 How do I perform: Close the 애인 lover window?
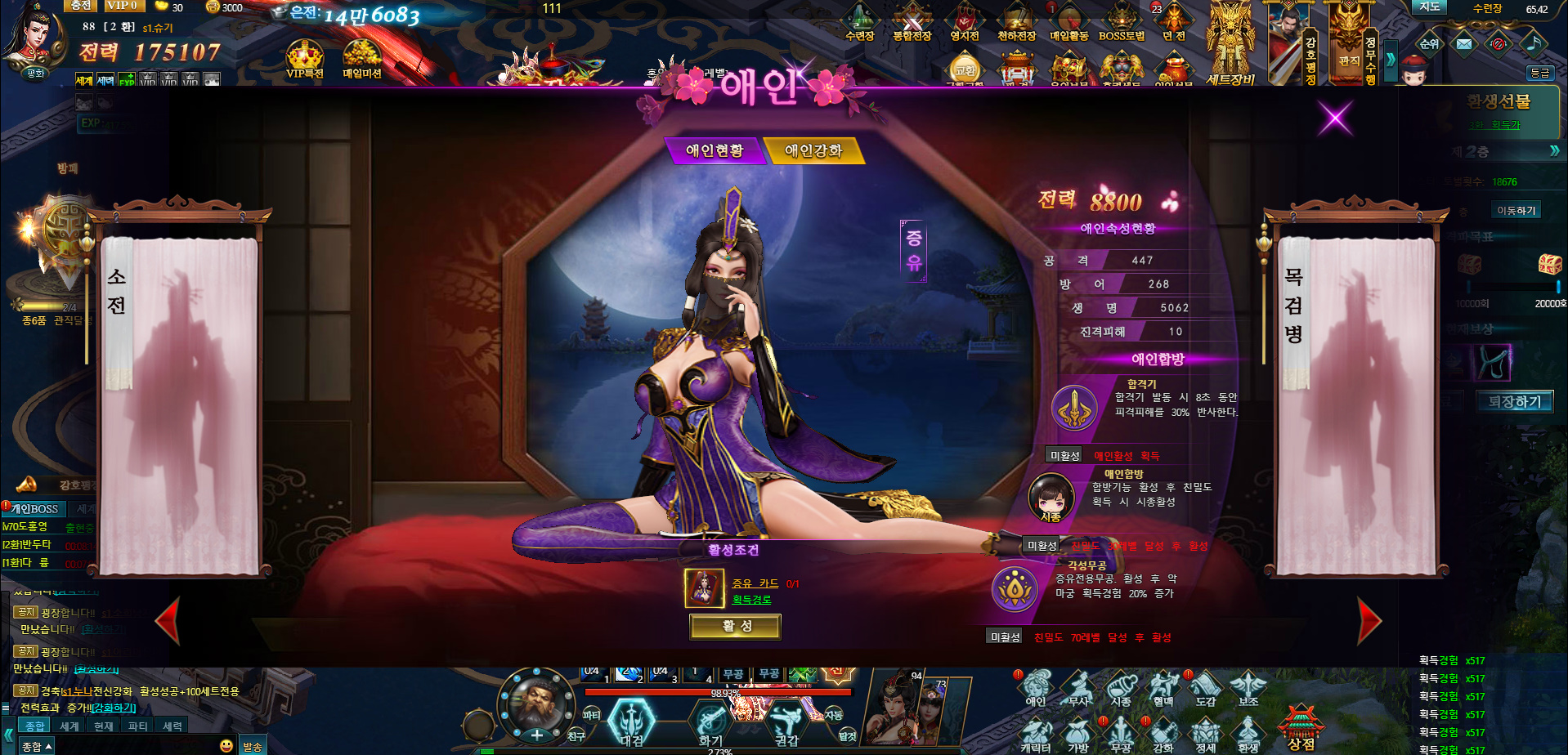(1335, 119)
